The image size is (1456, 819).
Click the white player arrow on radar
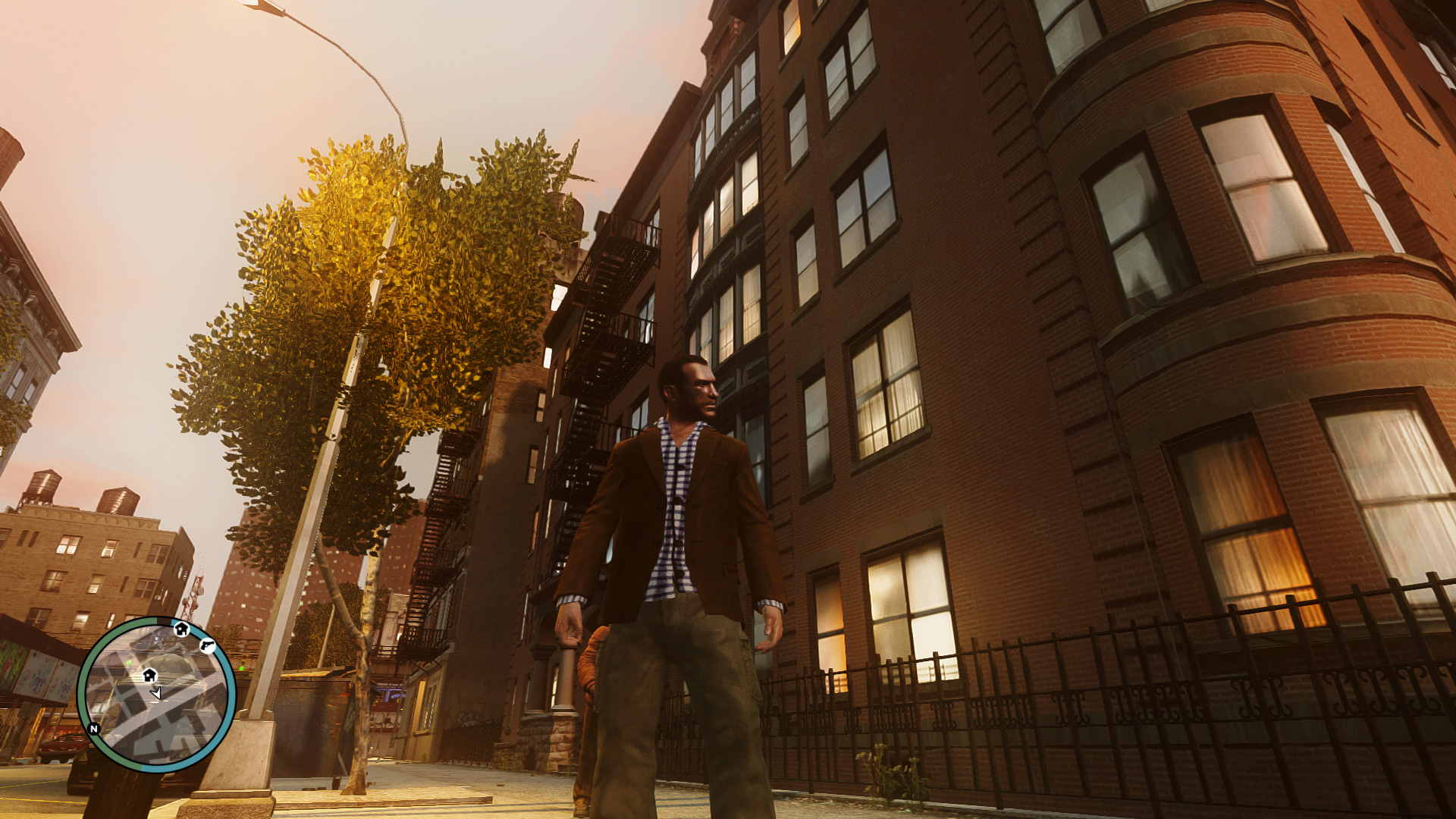click(x=156, y=692)
